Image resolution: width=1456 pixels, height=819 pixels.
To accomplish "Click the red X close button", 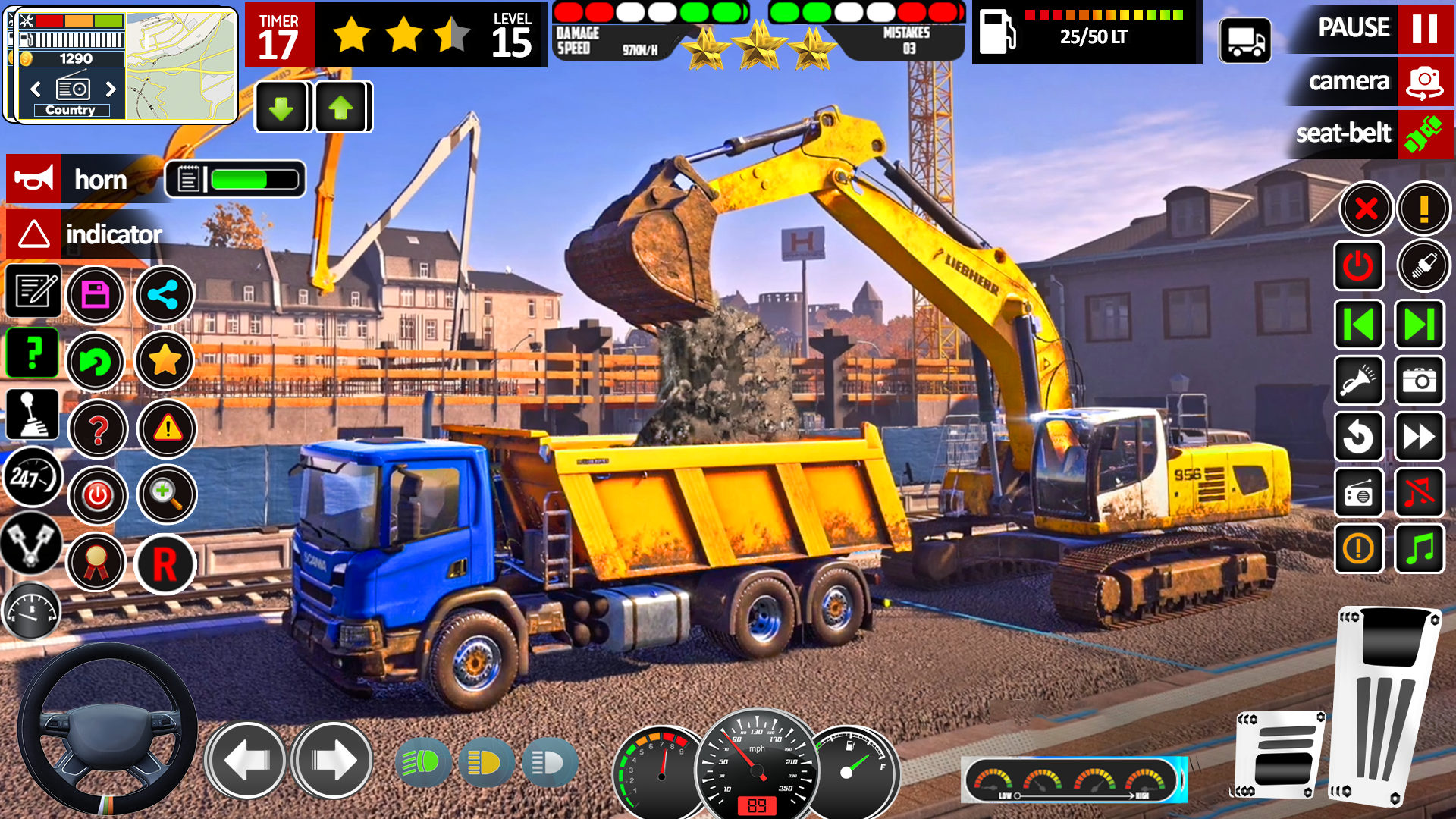I will (x=1366, y=208).
